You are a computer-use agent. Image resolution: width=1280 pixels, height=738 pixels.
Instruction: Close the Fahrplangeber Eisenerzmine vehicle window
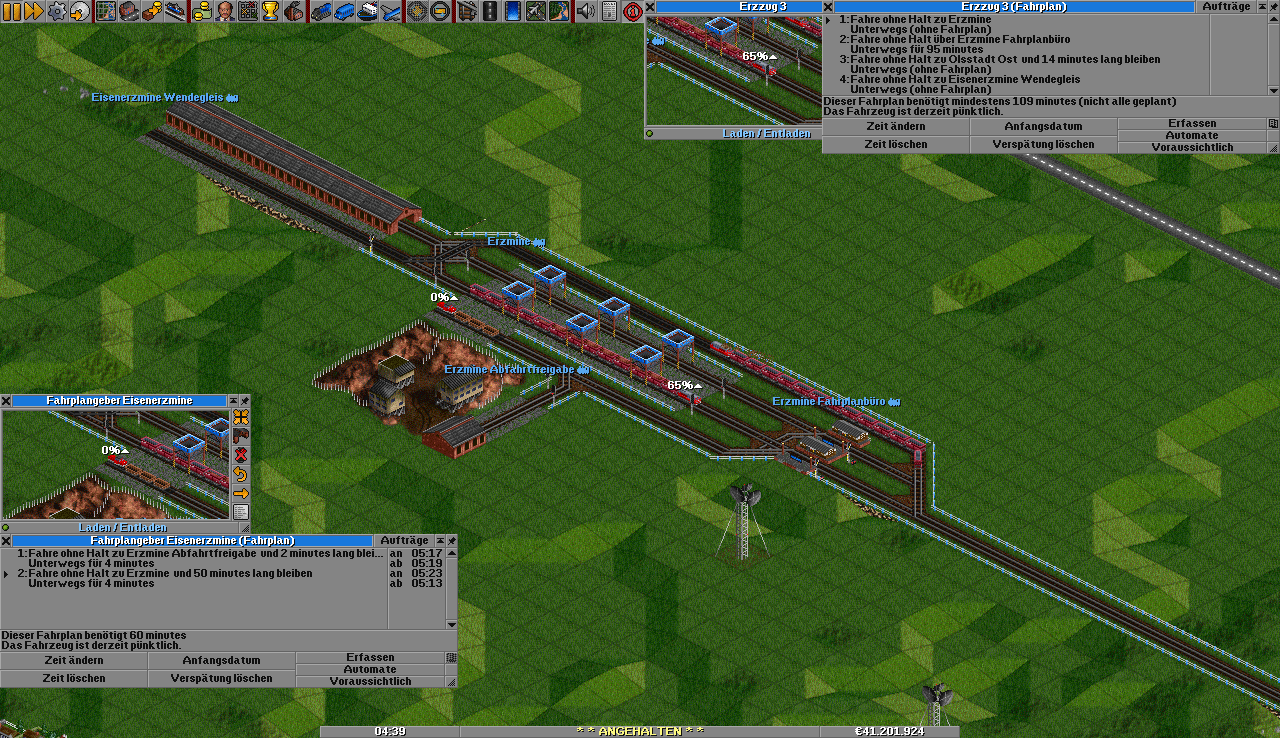(6, 400)
